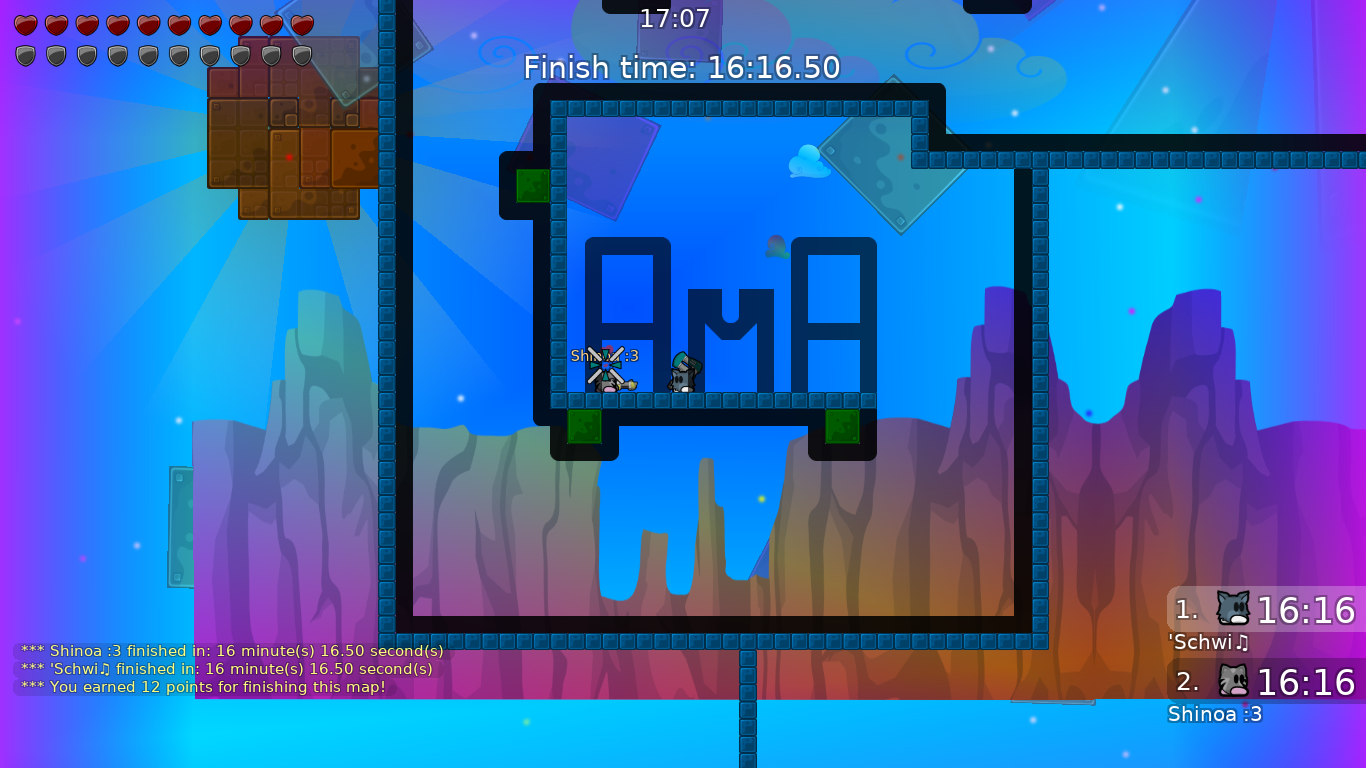Click the chat line about earning 12 points
The height and width of the screenshot is (768, 1366).
click(200, 687)
